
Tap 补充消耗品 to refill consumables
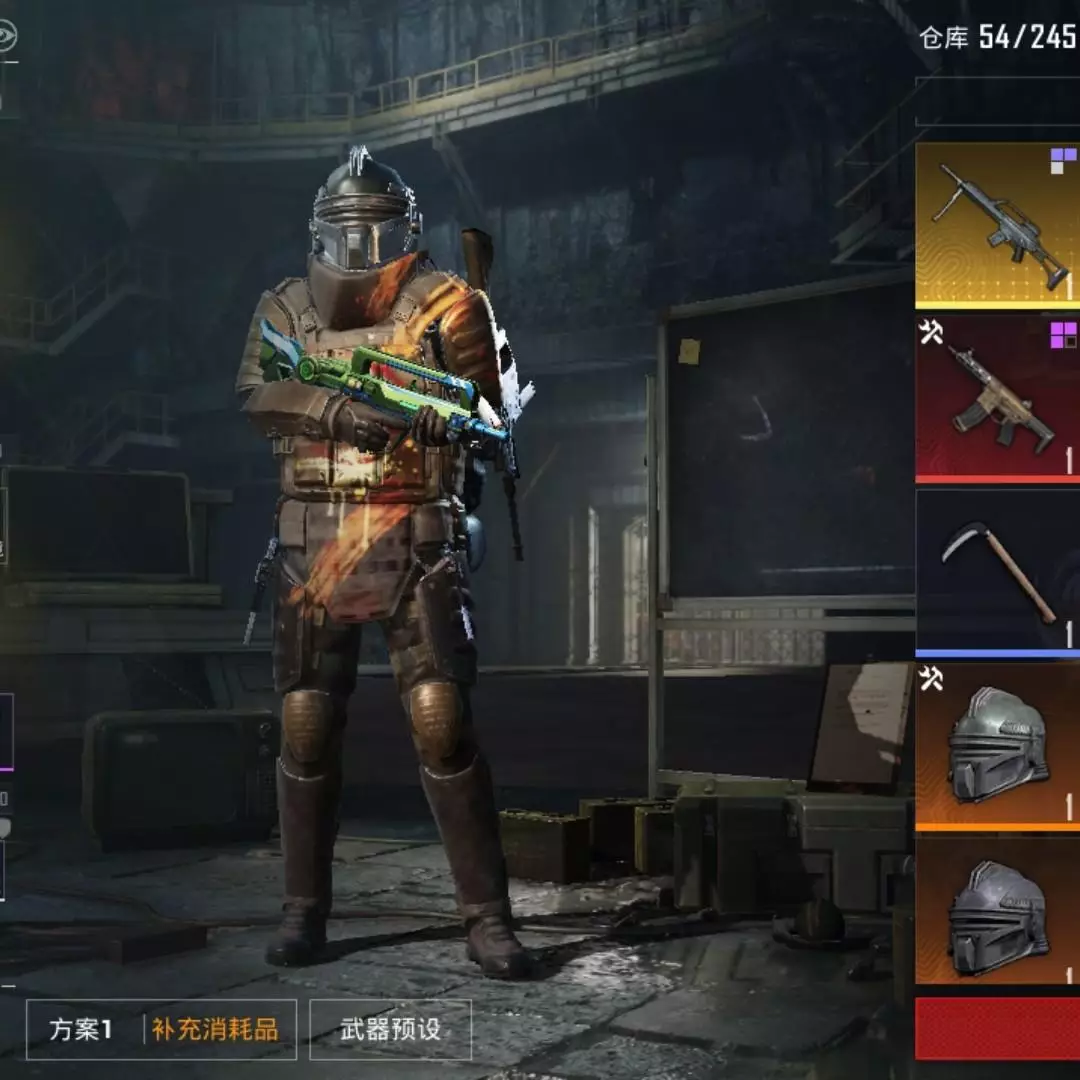(215, 1029)
